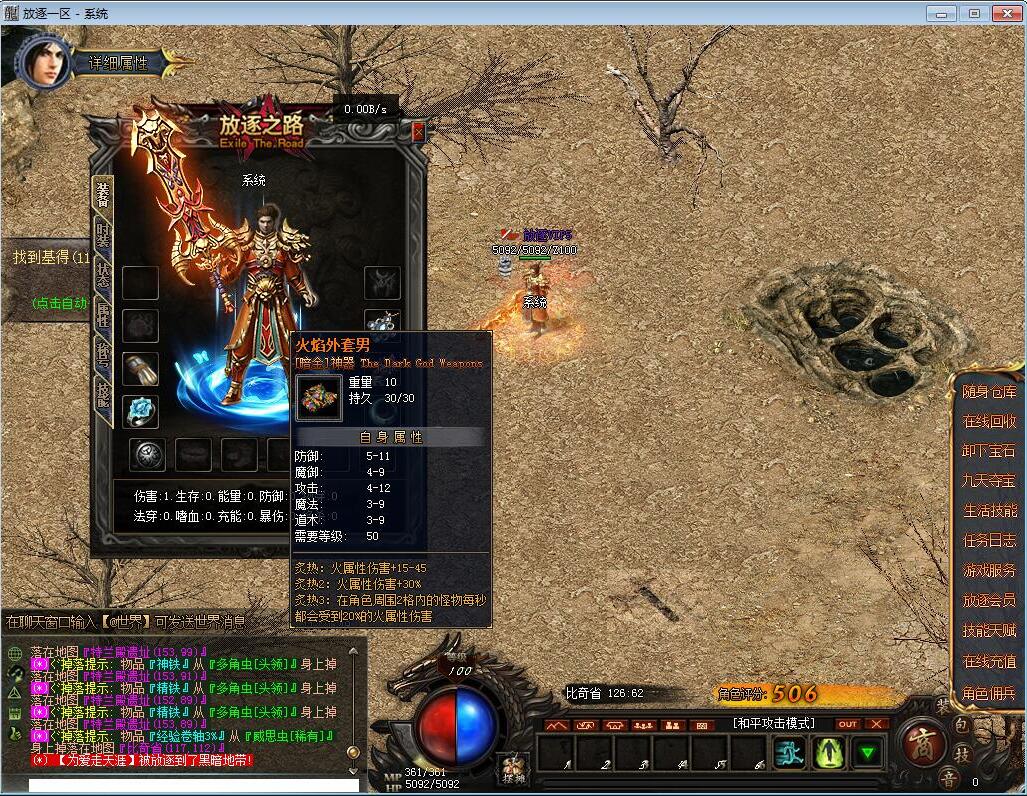This screenshot has width=1027, height=796.
Task: Click the green down-arrow triangle button
Action: [x=866, y=752]
